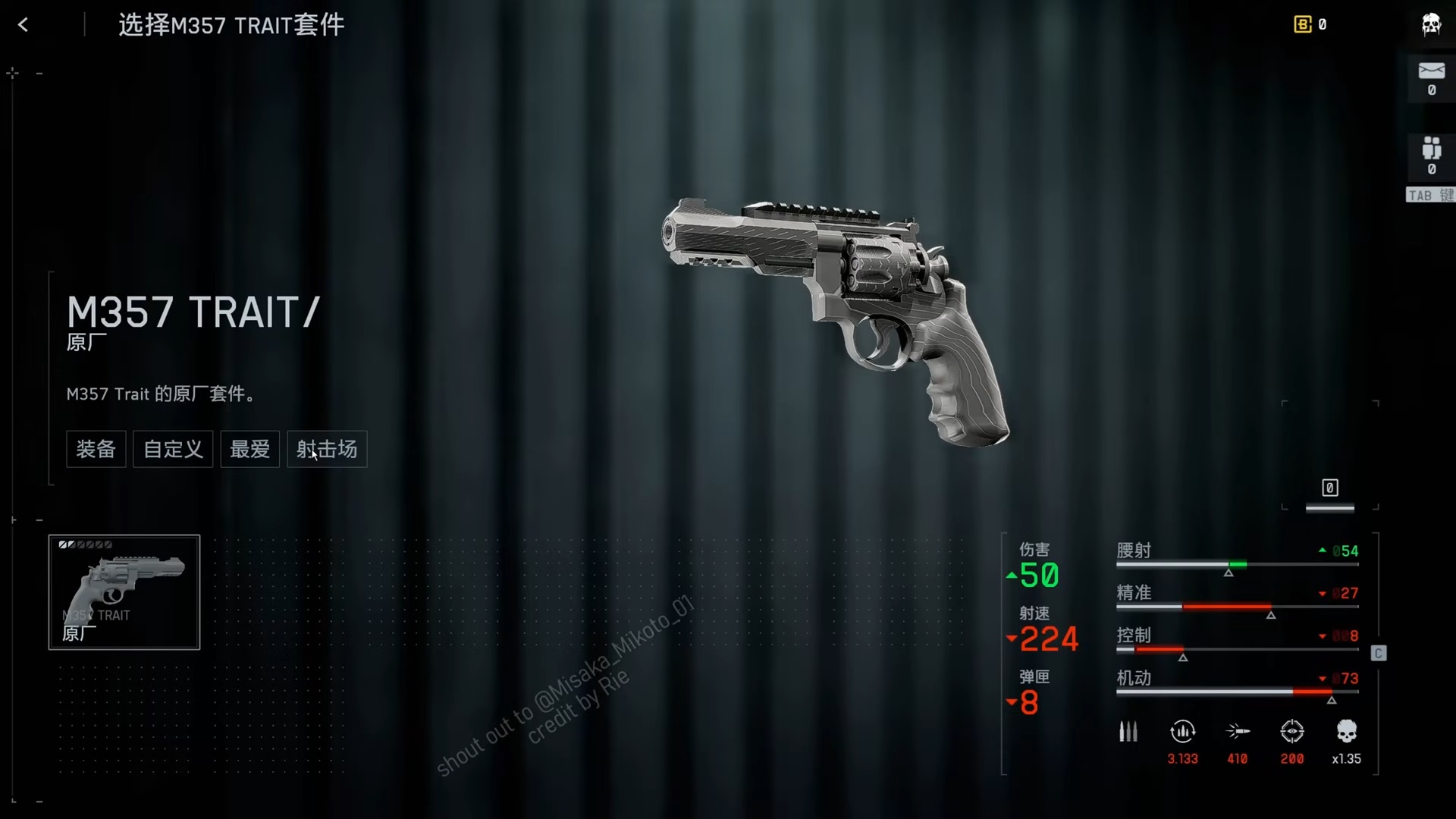Image resolution: width=1456 pixels, height=819 pixels.
Task: Open the mail envelope icon
Action: (x=1431, y=71)
